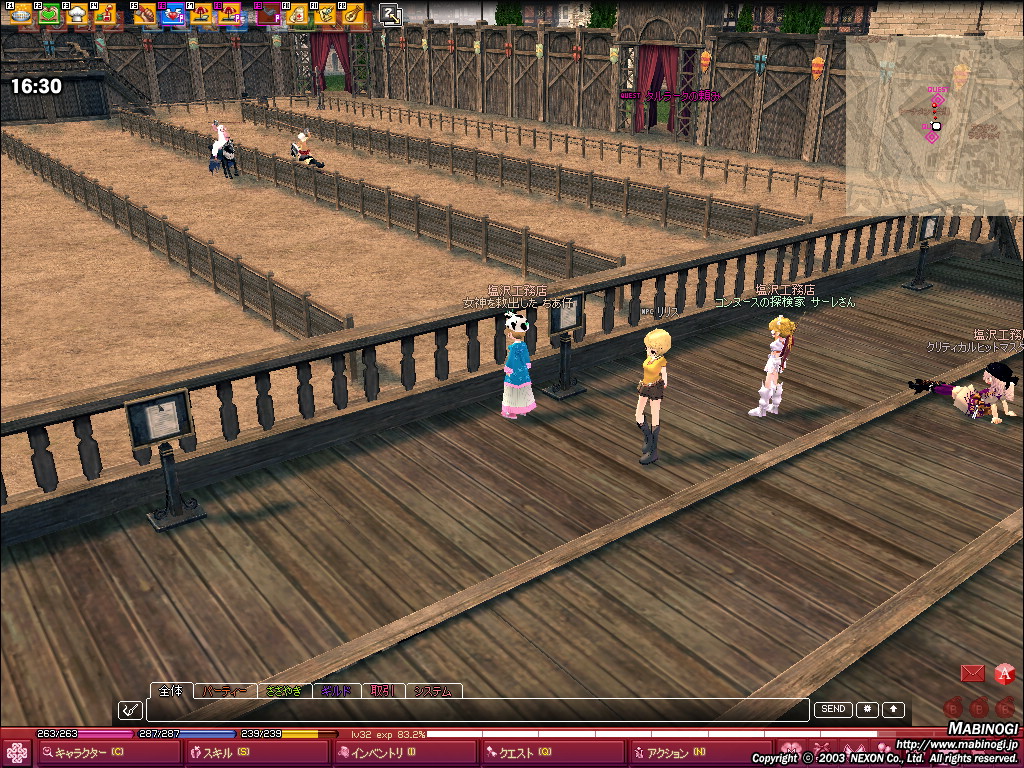
Task: Switch to the 取引 trade chat tab
Action: tap(383, 691)
